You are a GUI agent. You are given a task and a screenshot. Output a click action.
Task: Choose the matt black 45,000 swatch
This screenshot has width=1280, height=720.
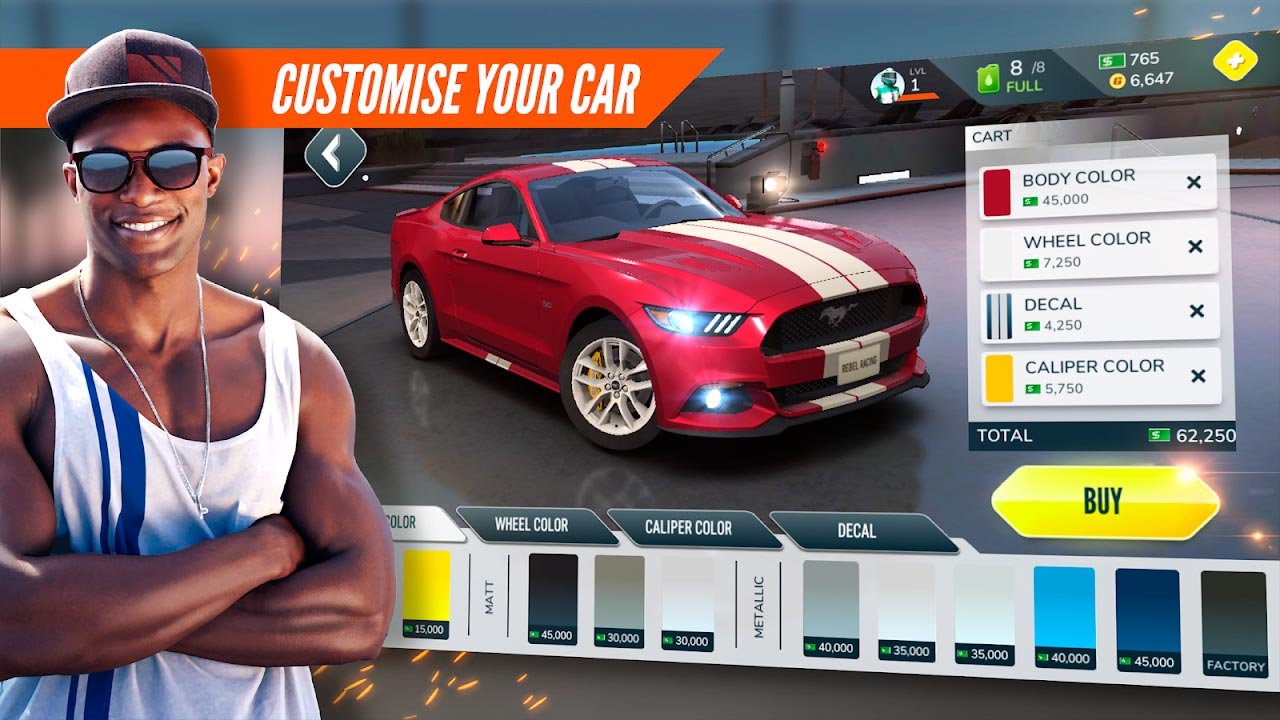coord(553,597)
